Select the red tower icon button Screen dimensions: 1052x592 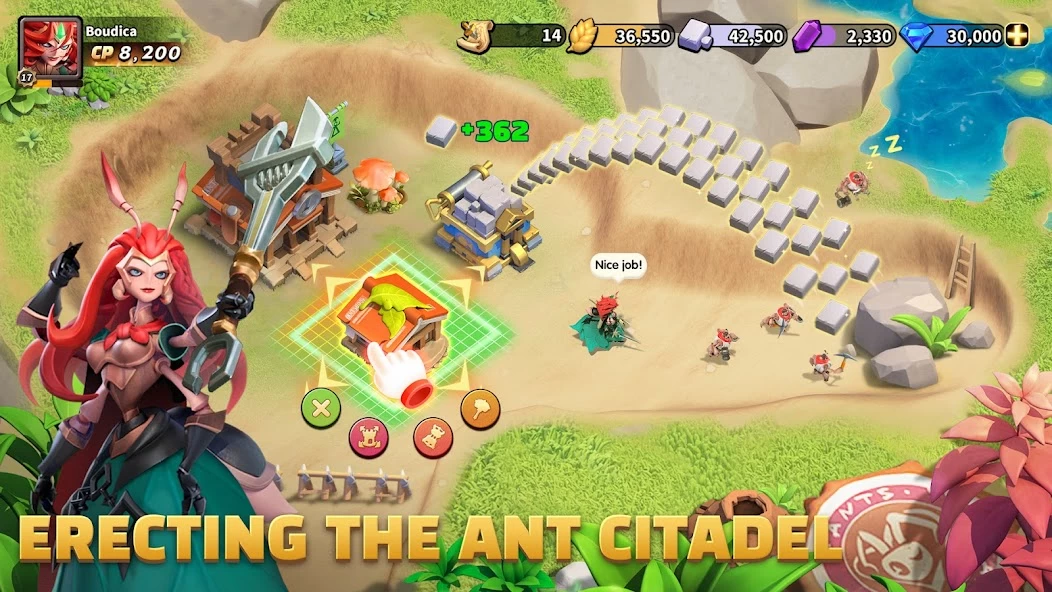pos(433,437)
